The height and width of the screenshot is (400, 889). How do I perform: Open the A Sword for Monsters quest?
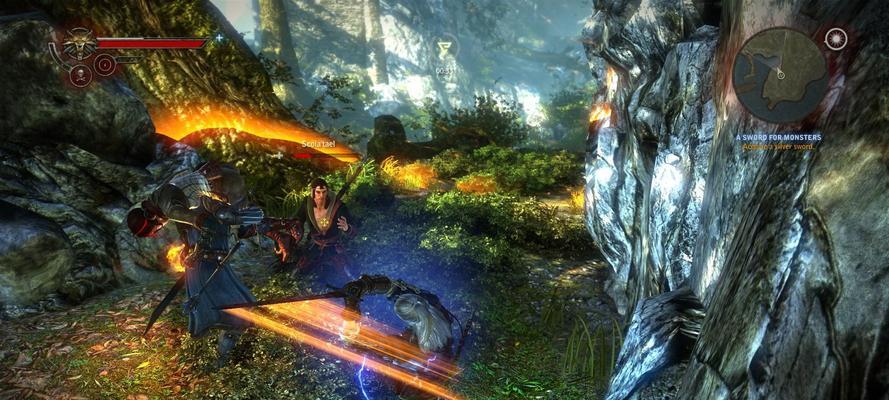[778, 136]
